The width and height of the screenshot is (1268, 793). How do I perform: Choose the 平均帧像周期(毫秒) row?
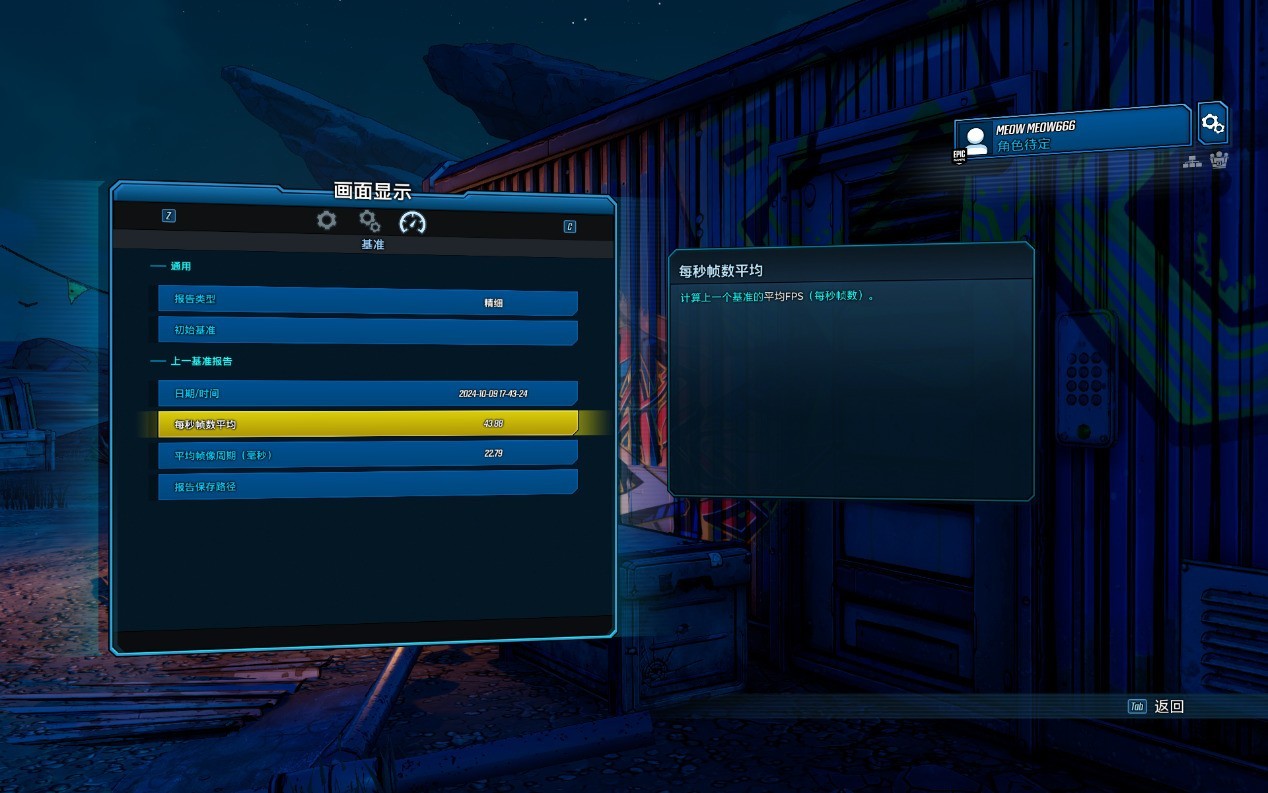tap(367, 455)
